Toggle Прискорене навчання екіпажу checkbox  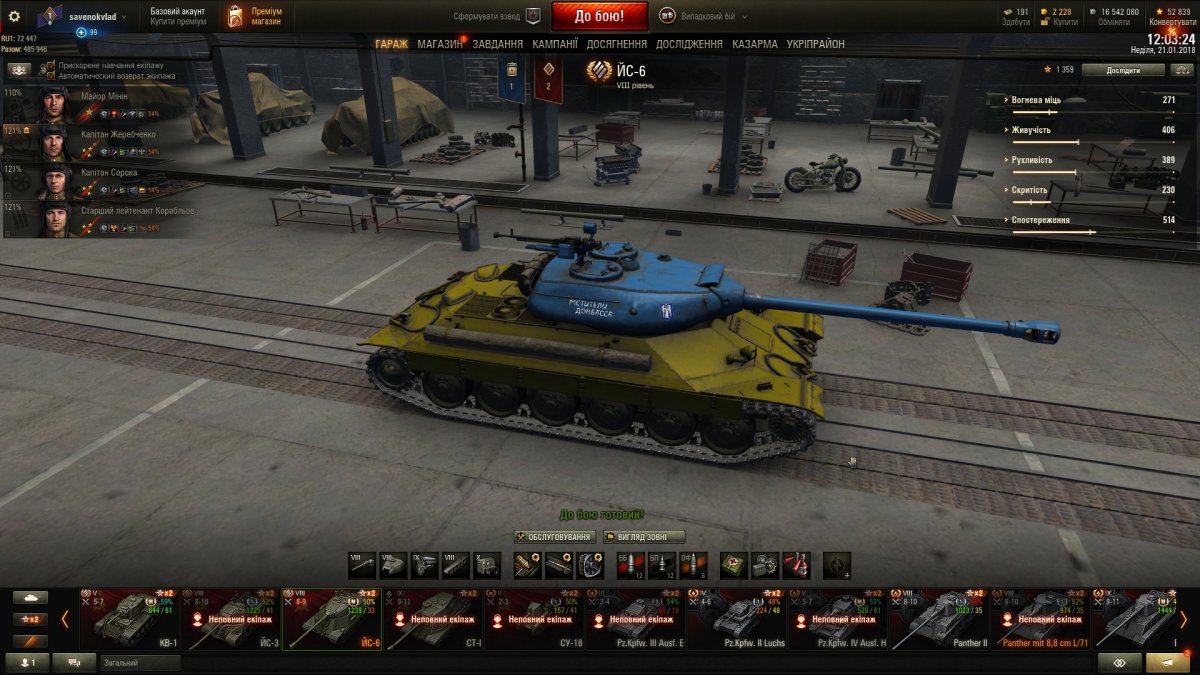(x=48, y=65)
